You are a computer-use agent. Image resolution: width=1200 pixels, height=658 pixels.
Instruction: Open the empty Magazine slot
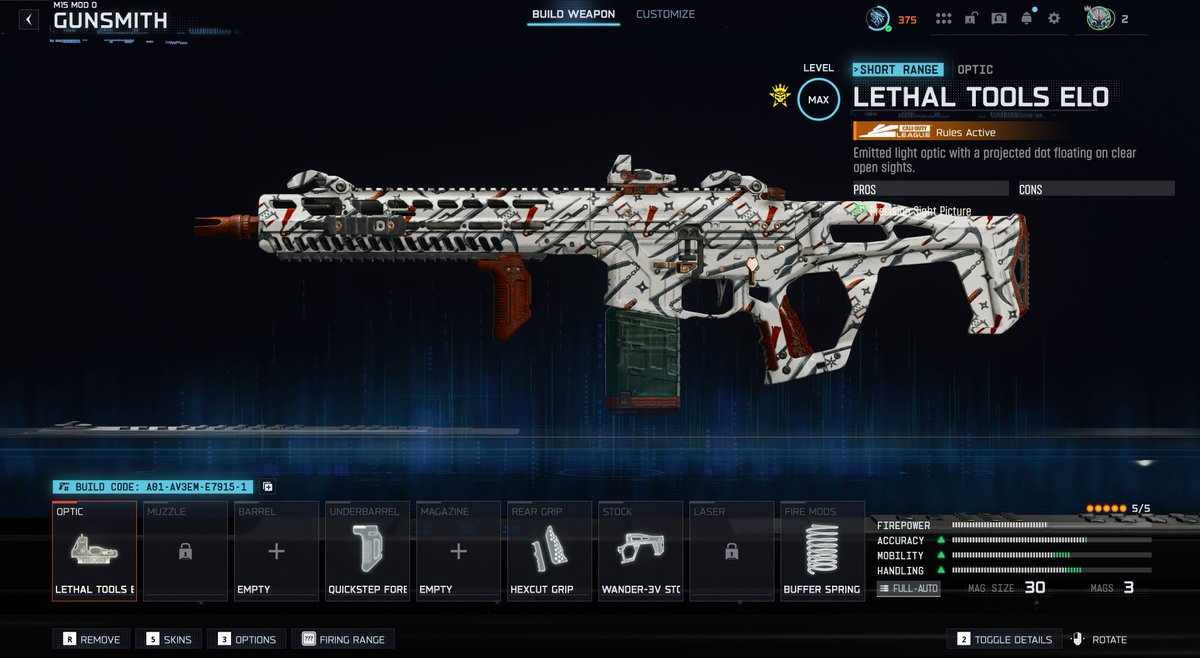tap(458, 551)
